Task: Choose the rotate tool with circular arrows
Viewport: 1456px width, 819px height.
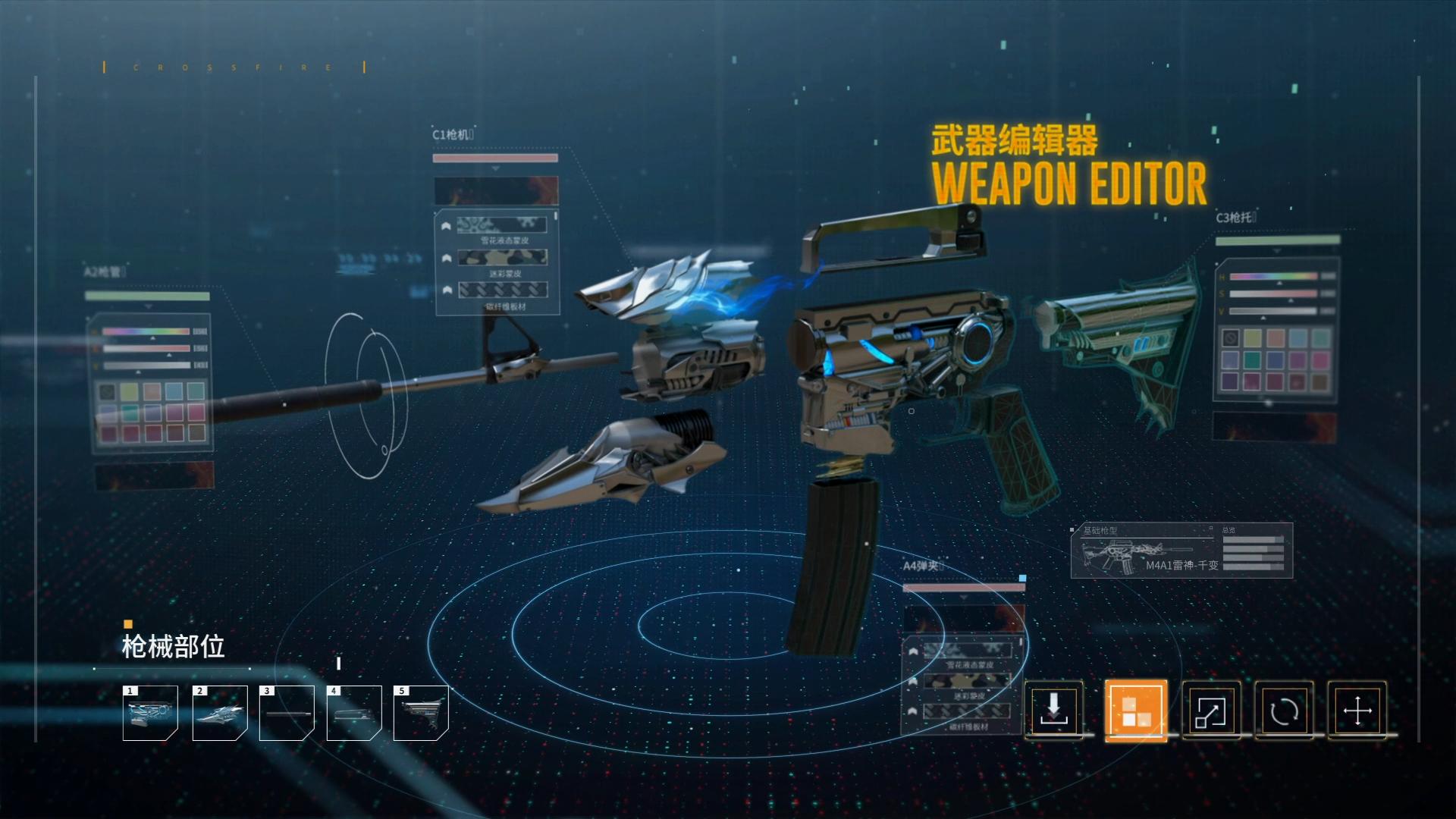Action: [1284, 711]
